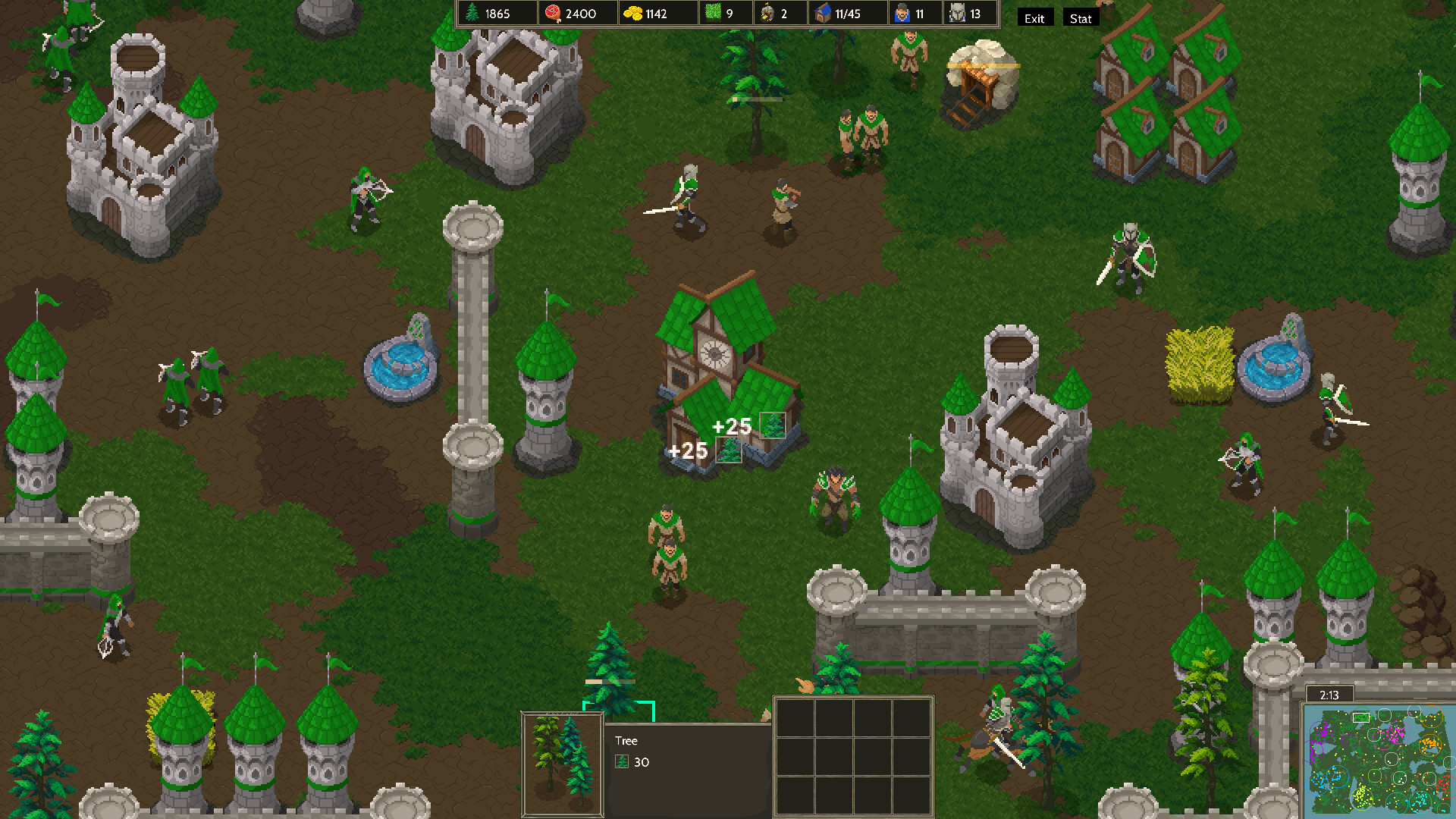Click the villager count icon showing 11

coord(902,13)
